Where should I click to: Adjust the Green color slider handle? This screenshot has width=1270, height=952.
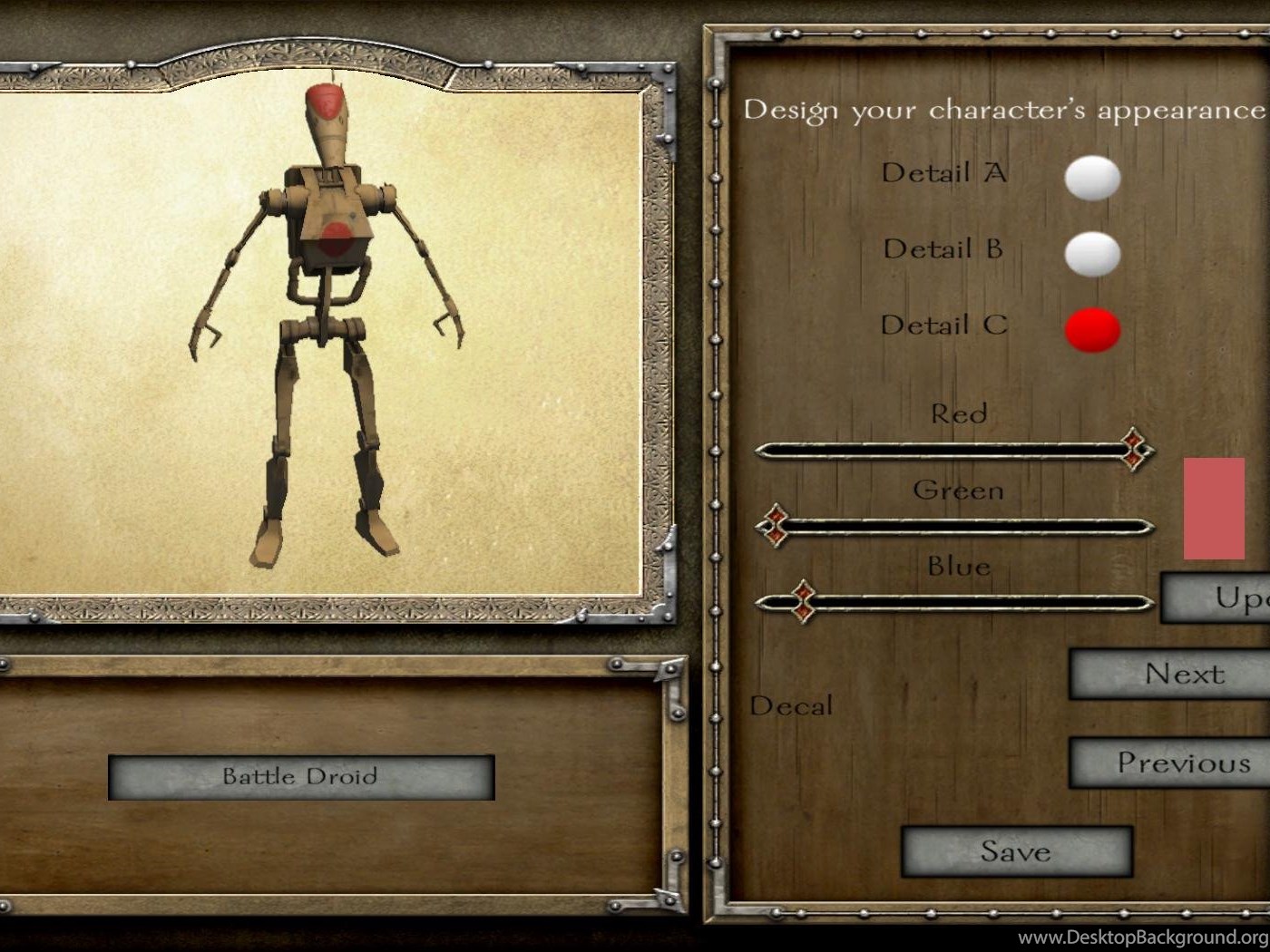point(774,526)
